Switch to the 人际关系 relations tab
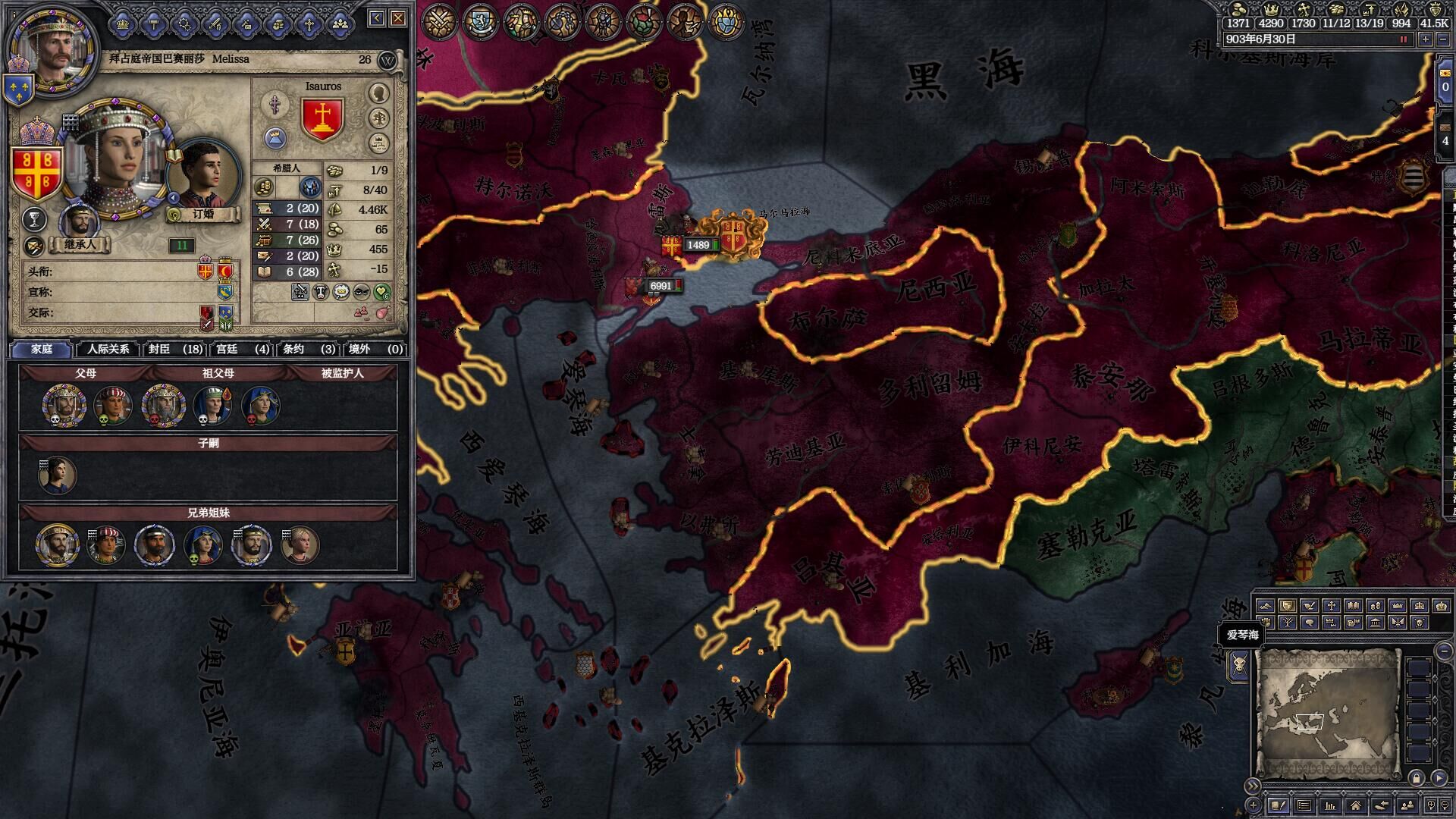 pos(108,349)
